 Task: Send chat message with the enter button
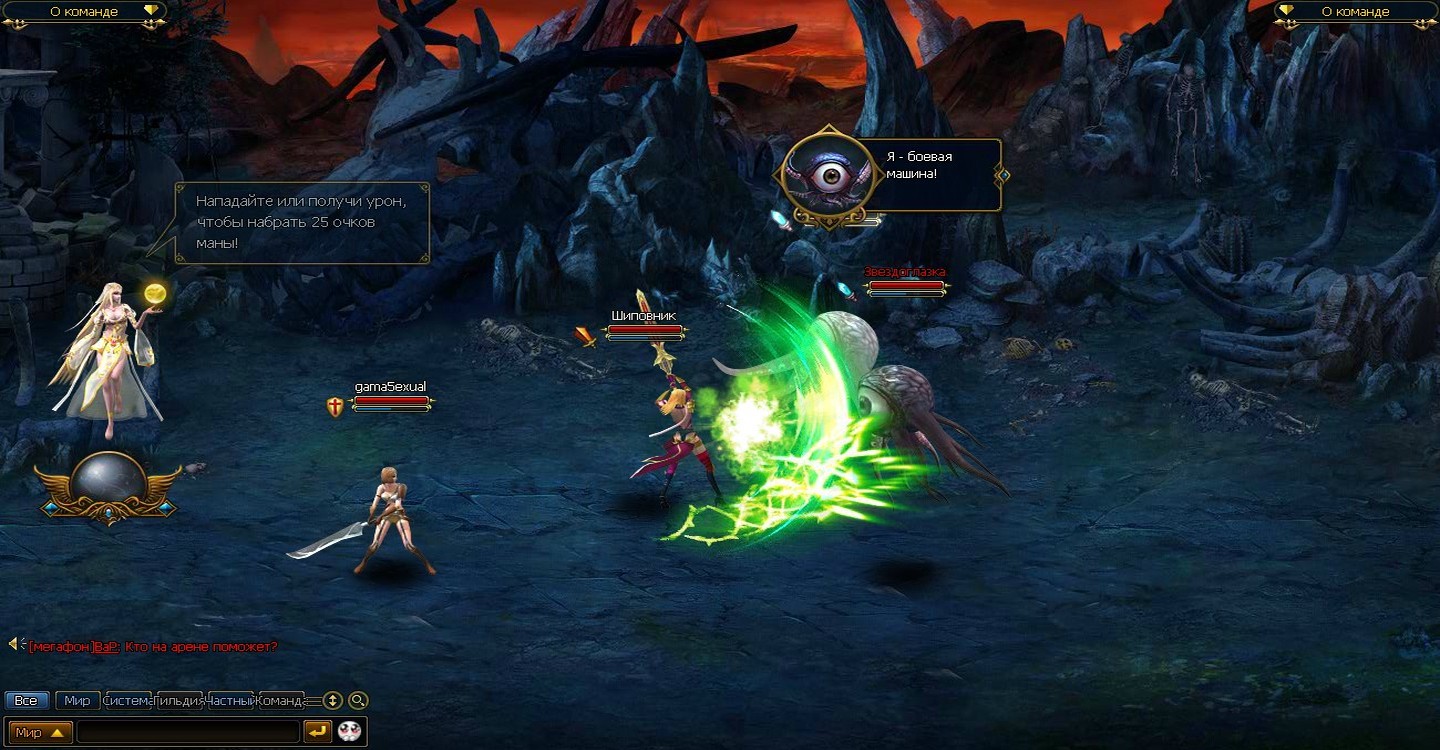[x=318, y=732]
